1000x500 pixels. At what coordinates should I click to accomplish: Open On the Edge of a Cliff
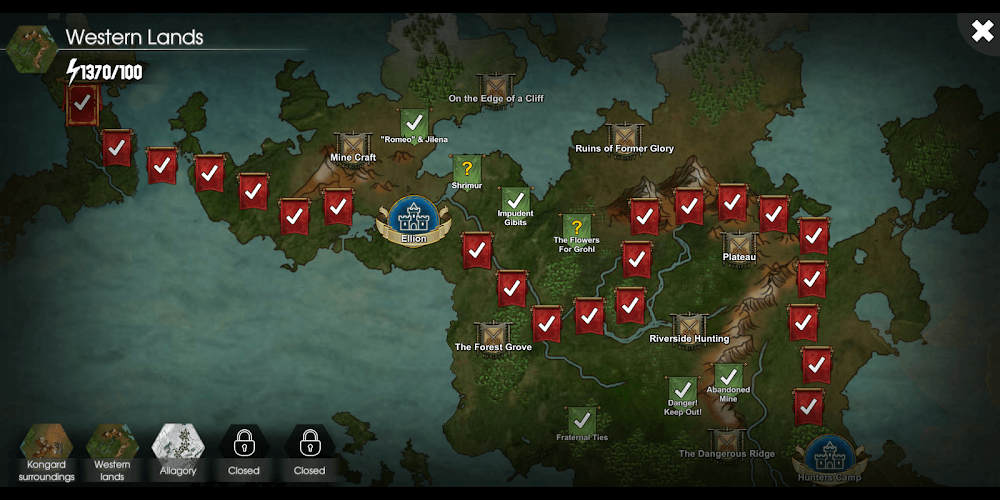pyautogui.click(x=495, y=86)
